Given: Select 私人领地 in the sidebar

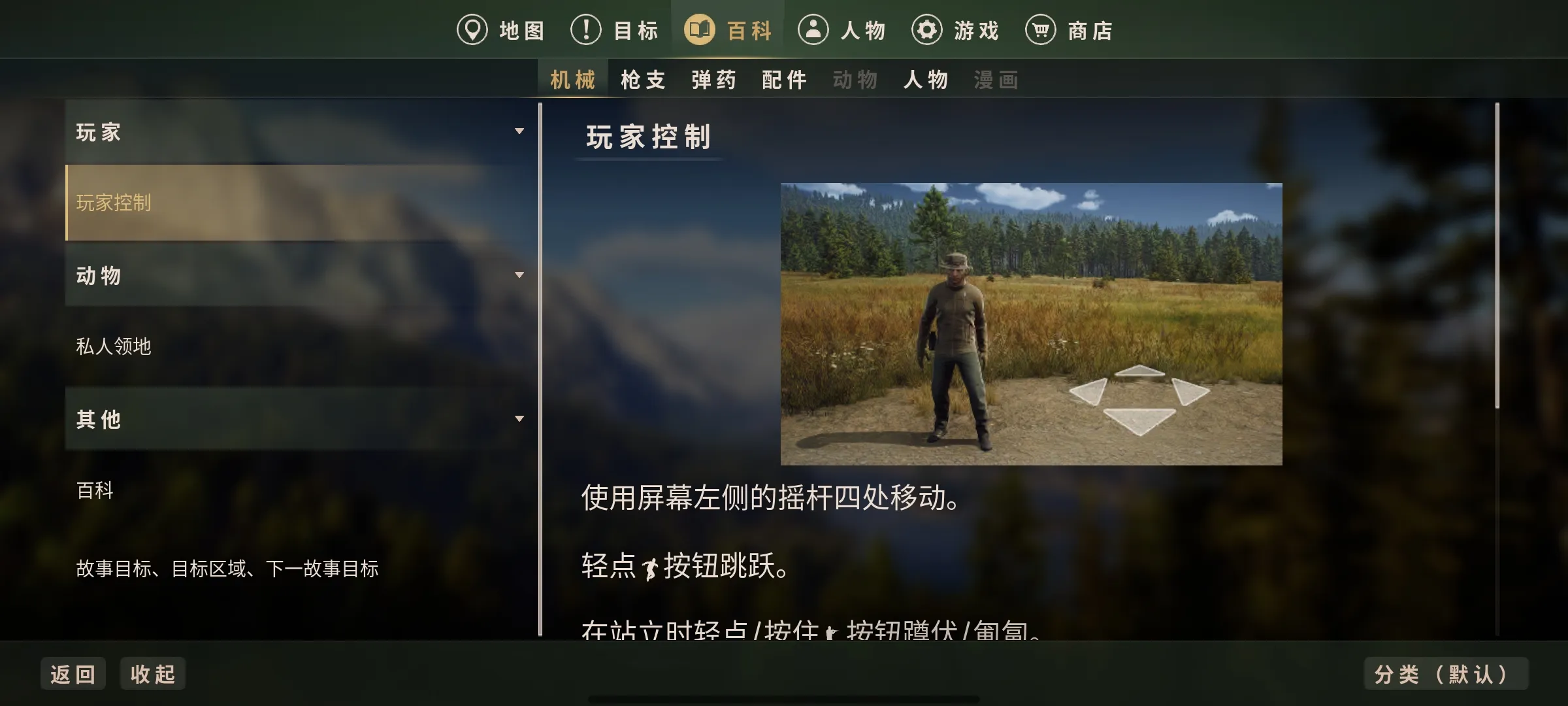Looking at the screenshot, I should pyautogui.click(x=114, y=347).
